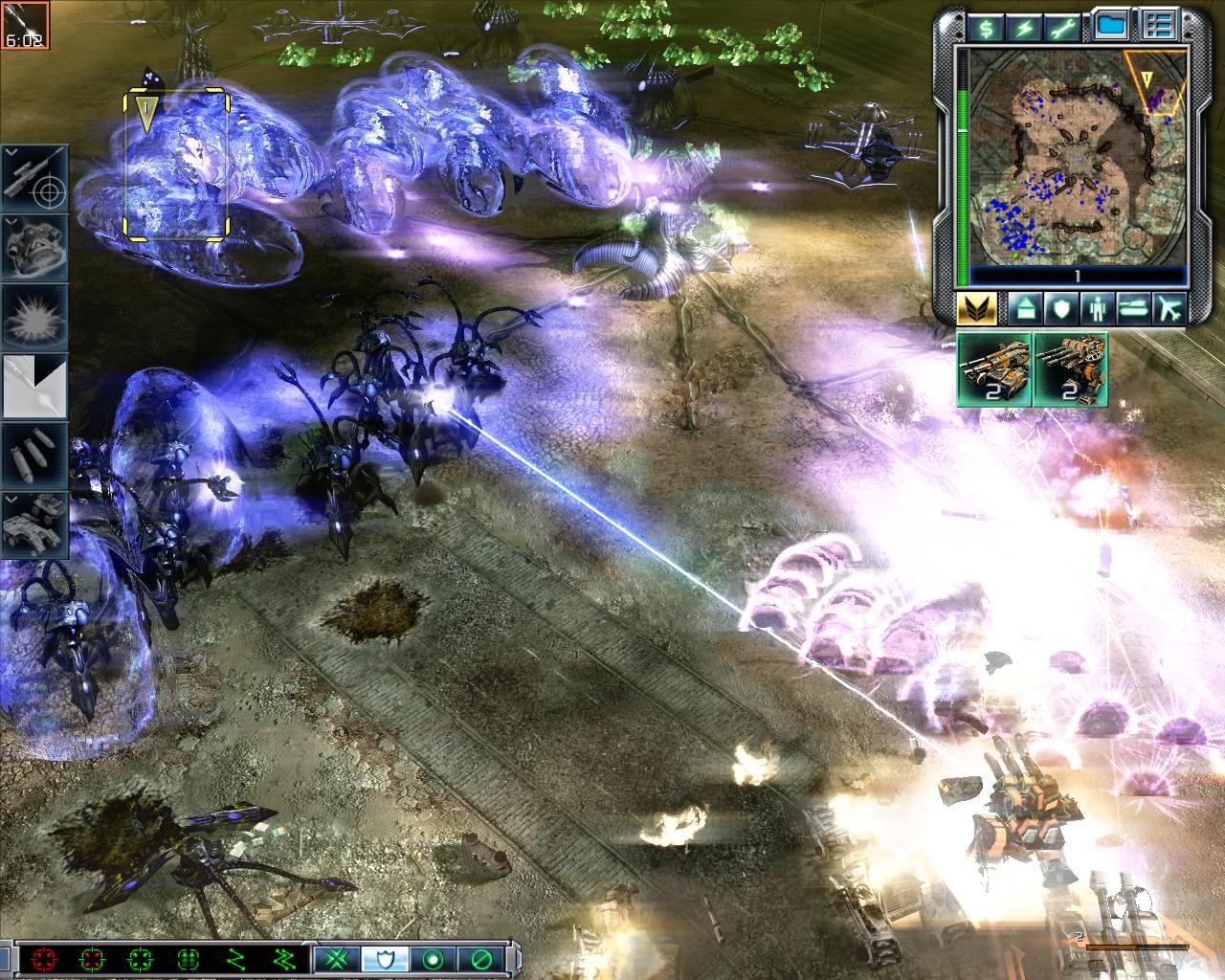Select the multi-barrel orange walker group icon
This screenshot has width=1225, height=980.
click(1071, 369)
